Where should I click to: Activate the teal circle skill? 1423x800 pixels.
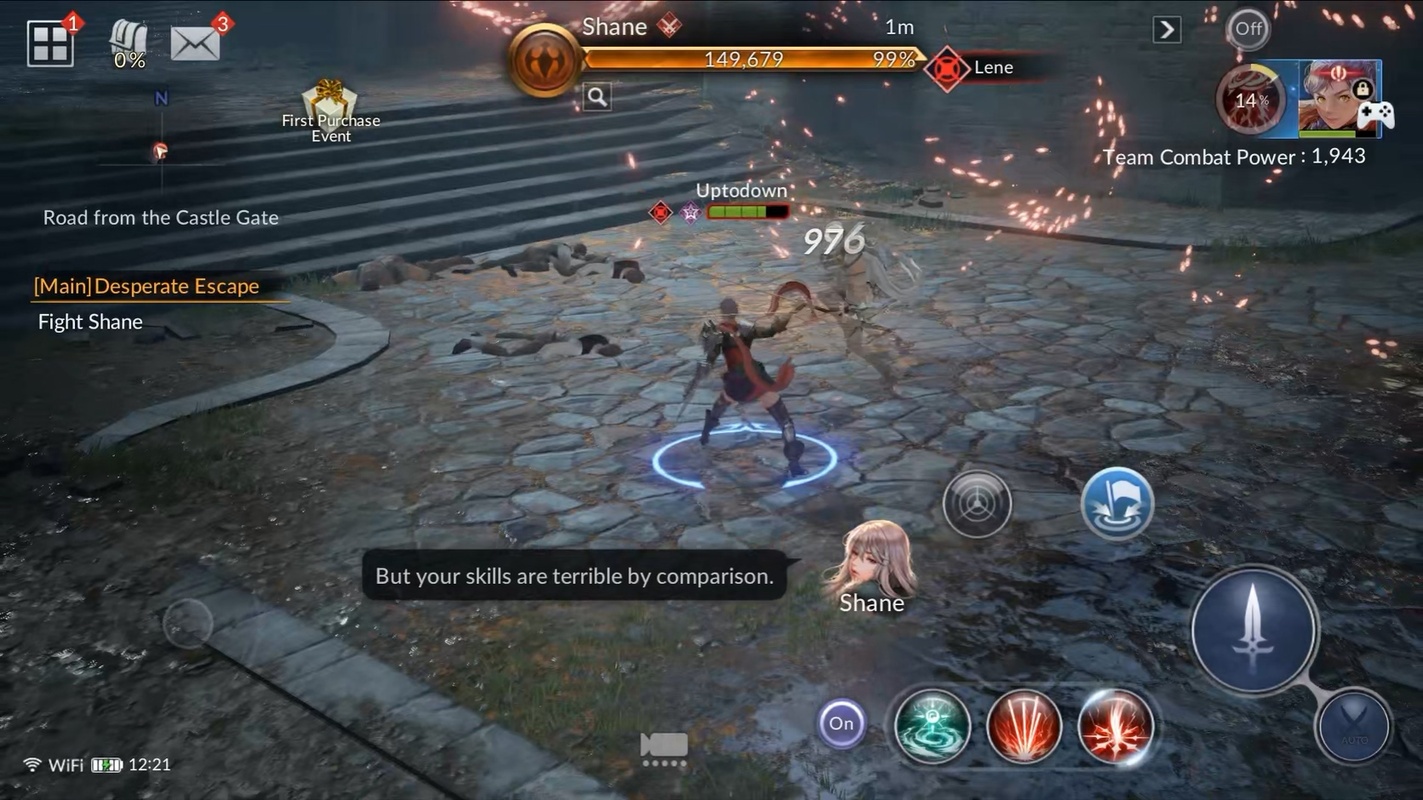tap(932, 727)
